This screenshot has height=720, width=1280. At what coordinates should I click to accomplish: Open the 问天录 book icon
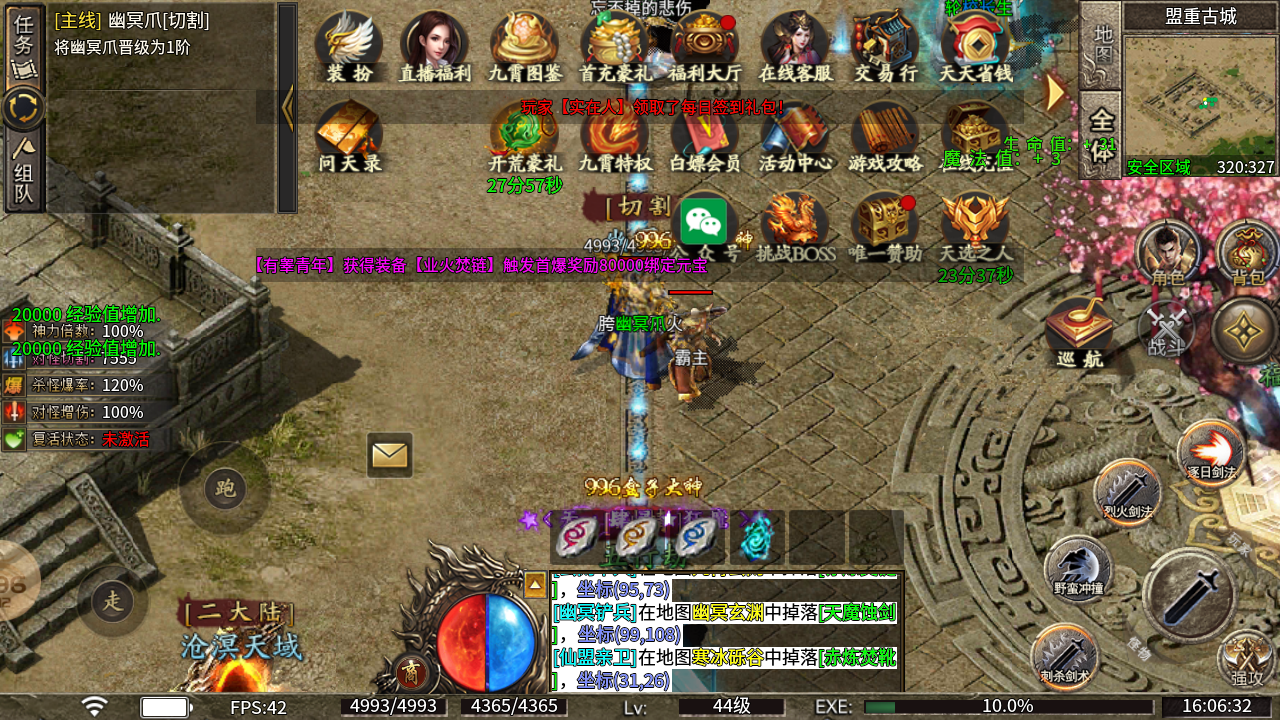click(x=349, y=135)
